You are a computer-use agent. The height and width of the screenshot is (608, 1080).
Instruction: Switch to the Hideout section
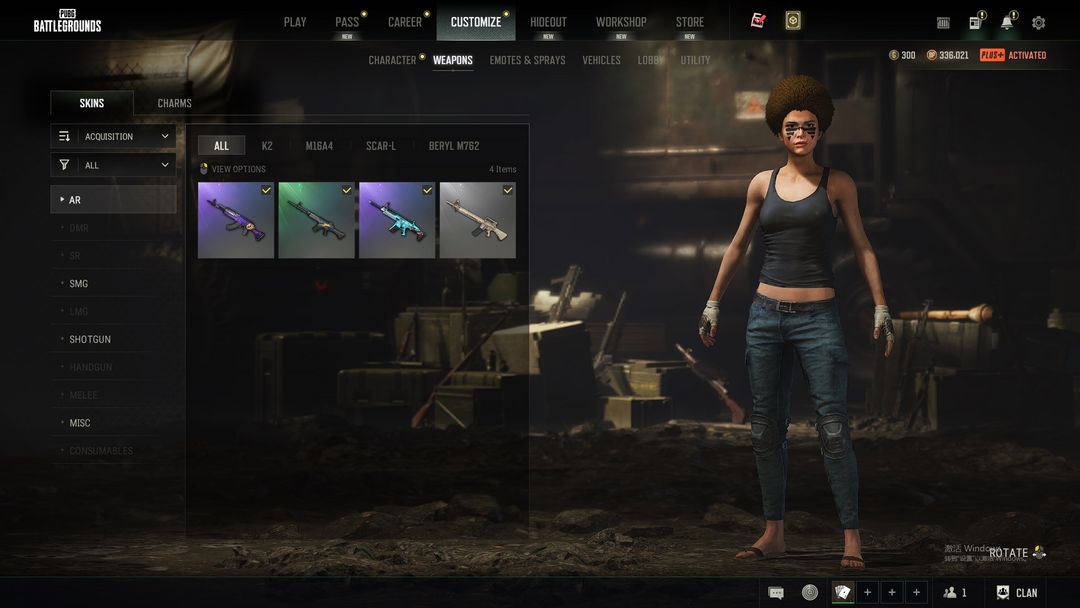tap(548, 22)
